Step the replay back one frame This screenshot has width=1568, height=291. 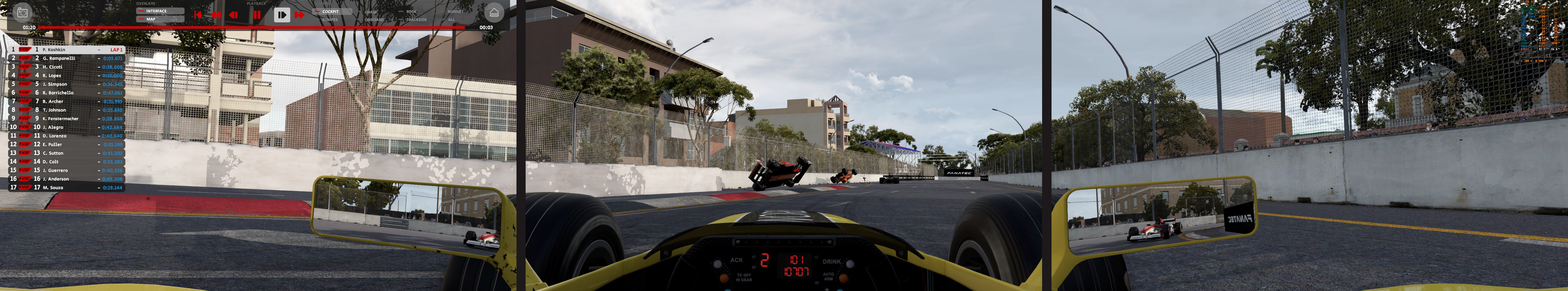(x=233, y=15)
